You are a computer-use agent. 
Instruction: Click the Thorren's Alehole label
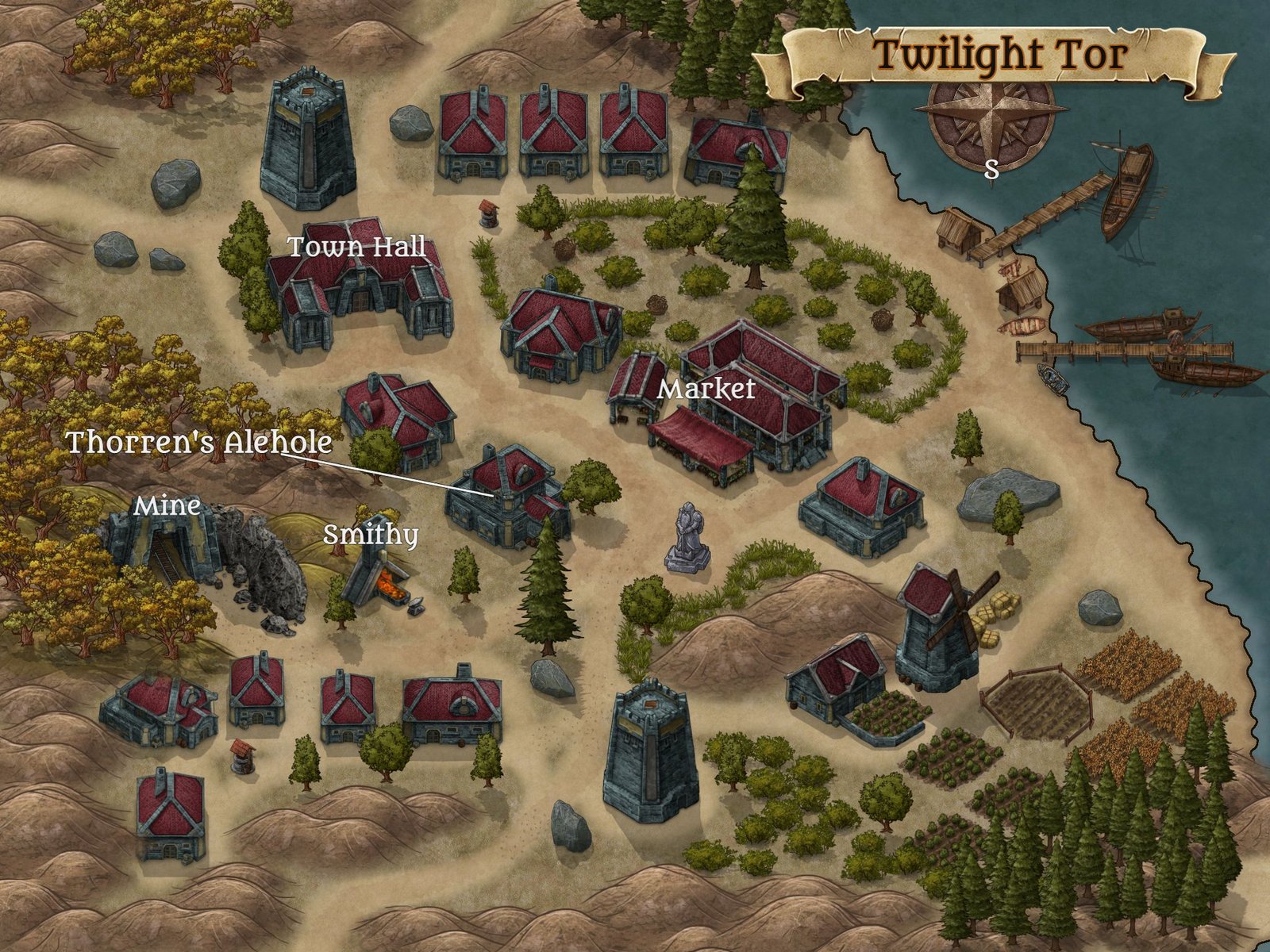pos(198,442)
